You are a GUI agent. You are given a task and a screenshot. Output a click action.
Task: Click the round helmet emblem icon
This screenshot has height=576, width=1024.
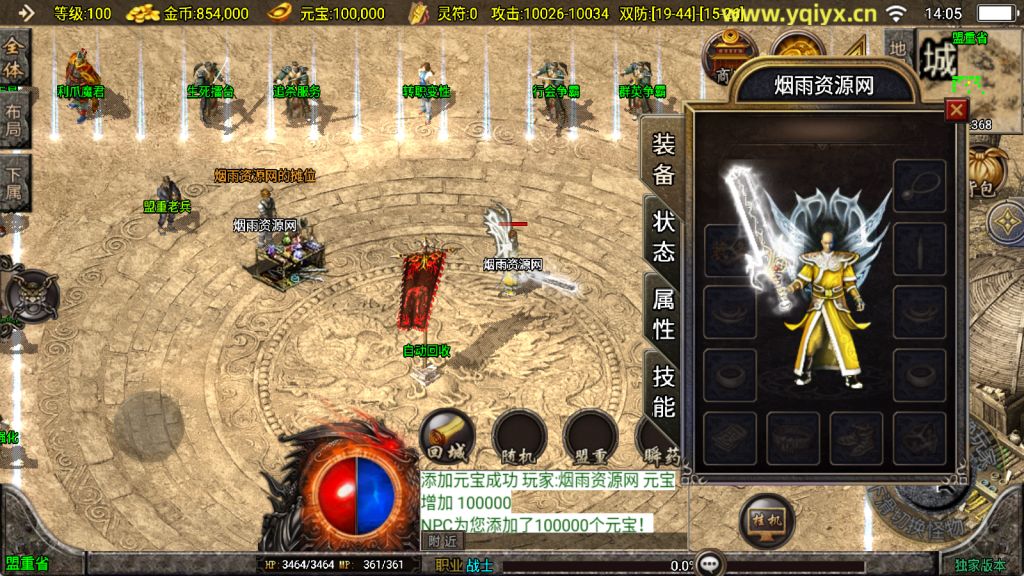click(28, 295)
